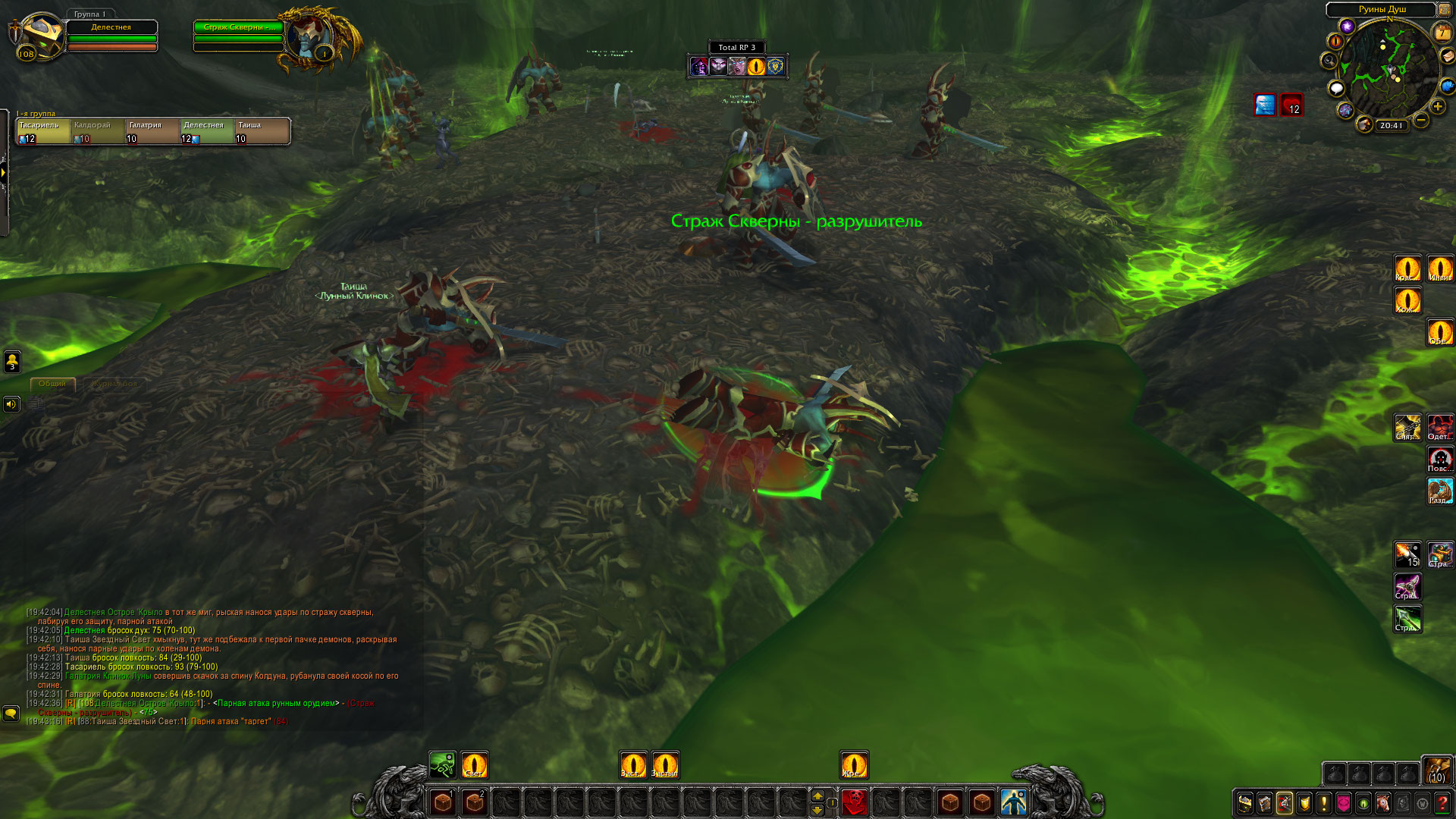Open the world map button beside Руины Душ
The image size is (1456, 819).
(x=1445, y=9)
